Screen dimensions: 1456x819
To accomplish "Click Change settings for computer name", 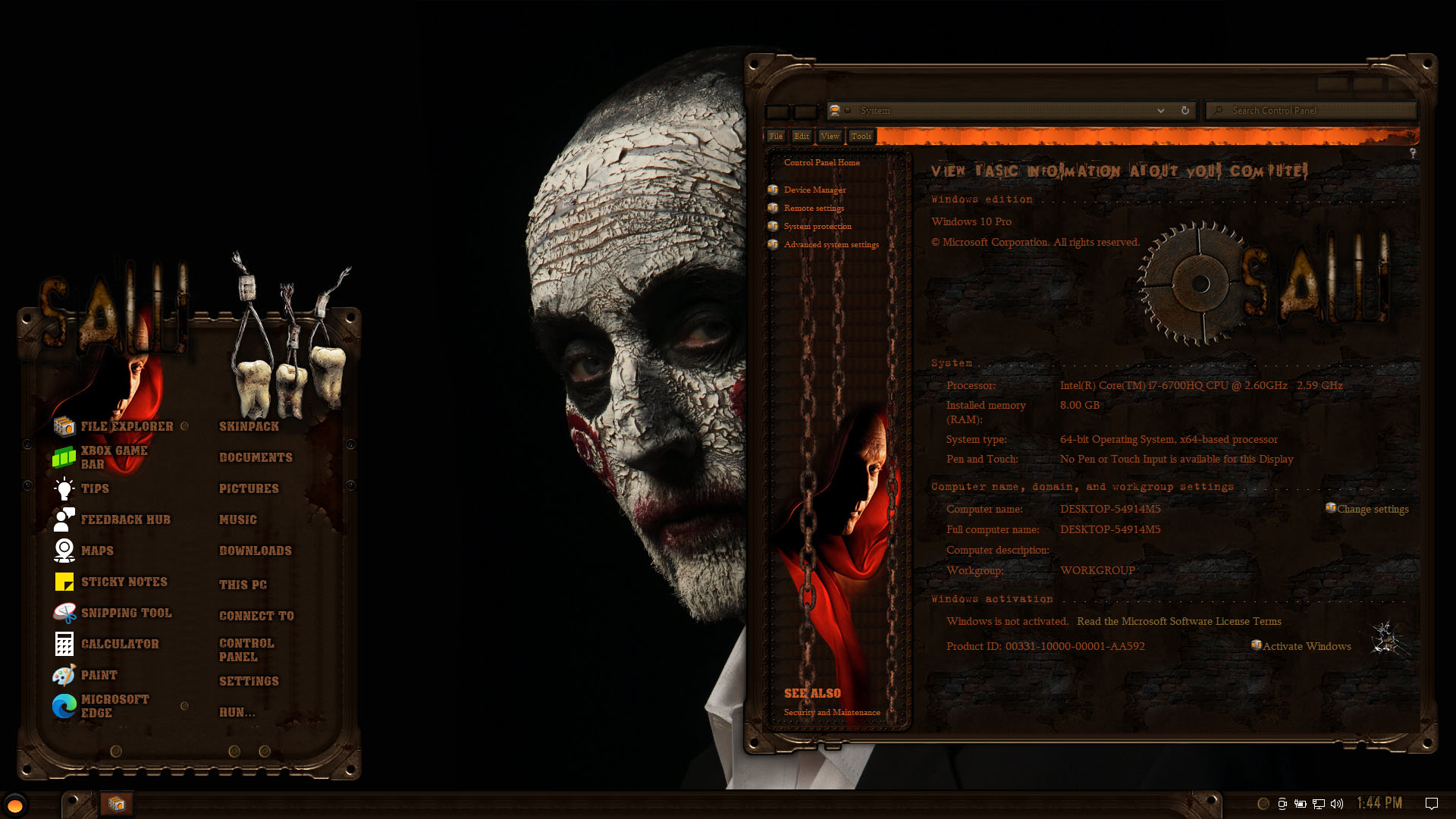I will [1372, 509].
